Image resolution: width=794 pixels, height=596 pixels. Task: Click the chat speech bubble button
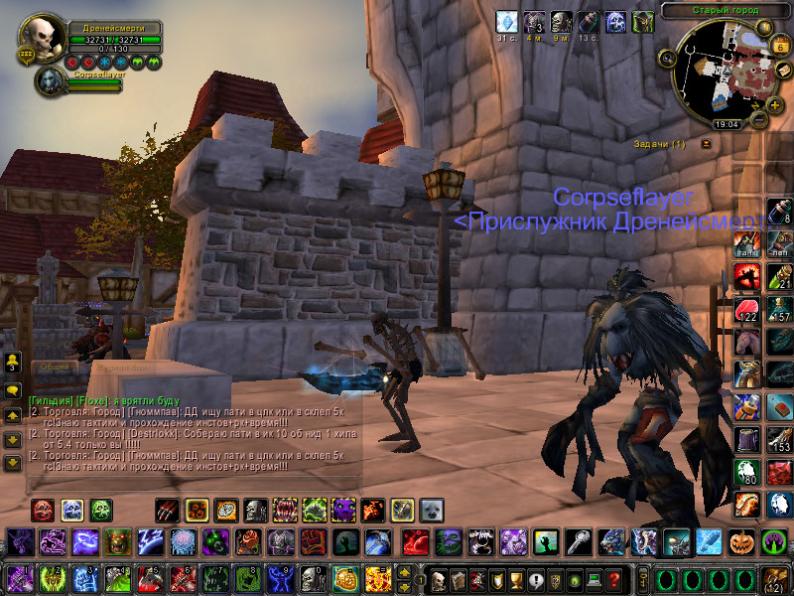click(13, 391)
